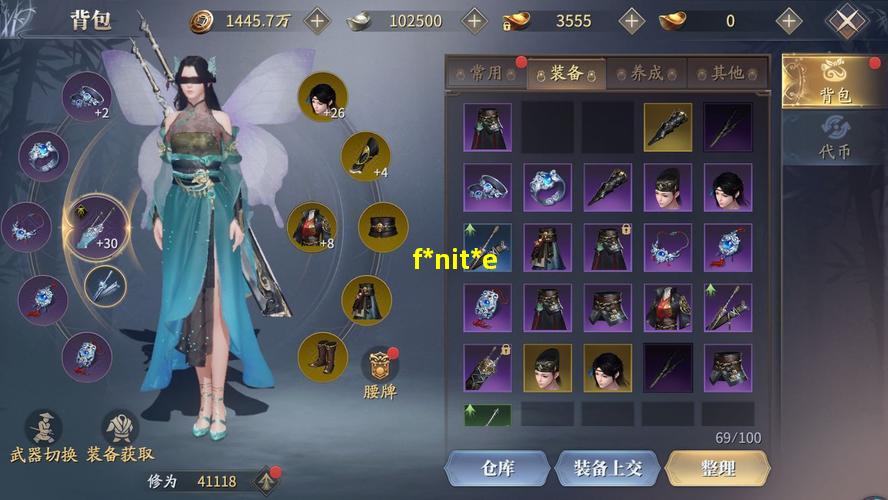
Task: Open the 仓库 warehouse
Action: pyautogui.click(x=497, y=468)
